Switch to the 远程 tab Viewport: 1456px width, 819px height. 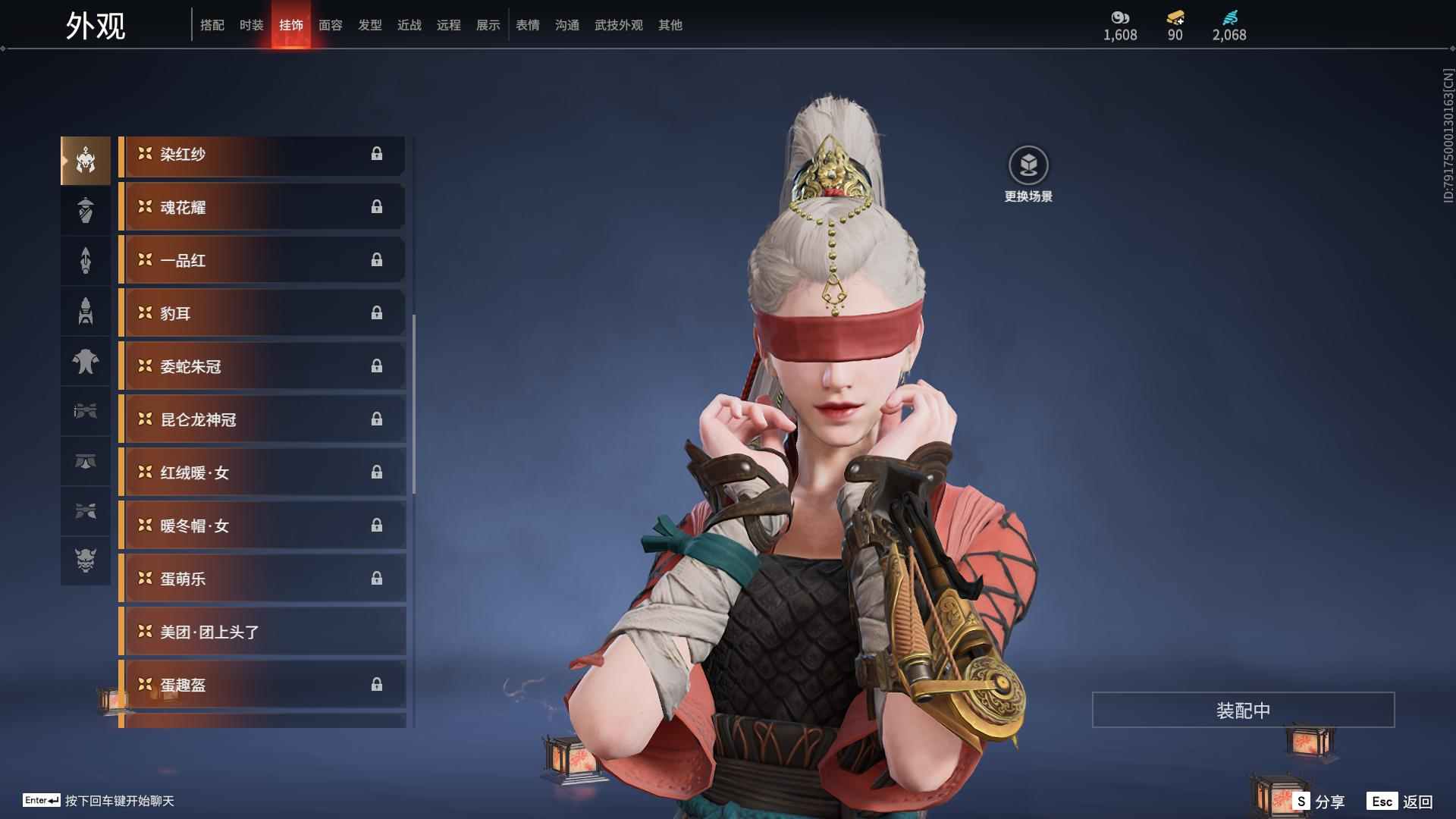click(x=448, y=25)
